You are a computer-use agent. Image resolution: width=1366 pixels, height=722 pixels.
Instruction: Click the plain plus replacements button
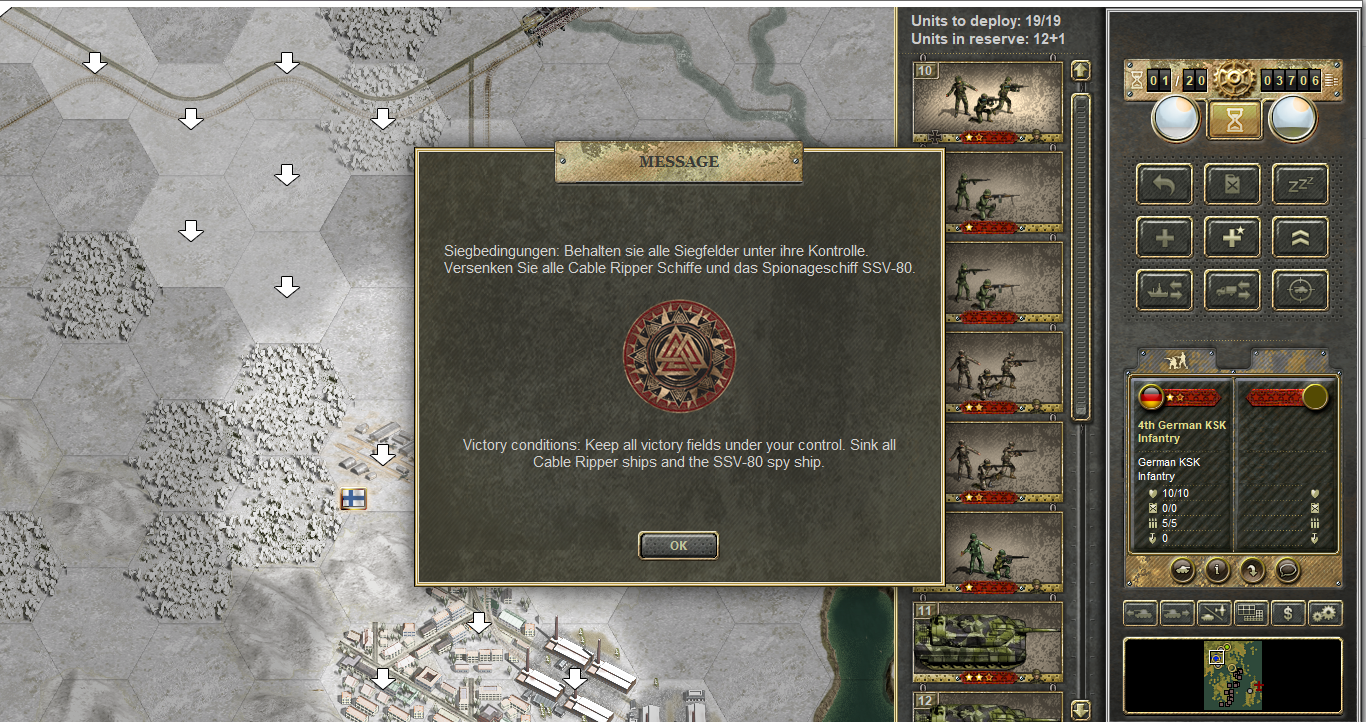coord(1164,238)
